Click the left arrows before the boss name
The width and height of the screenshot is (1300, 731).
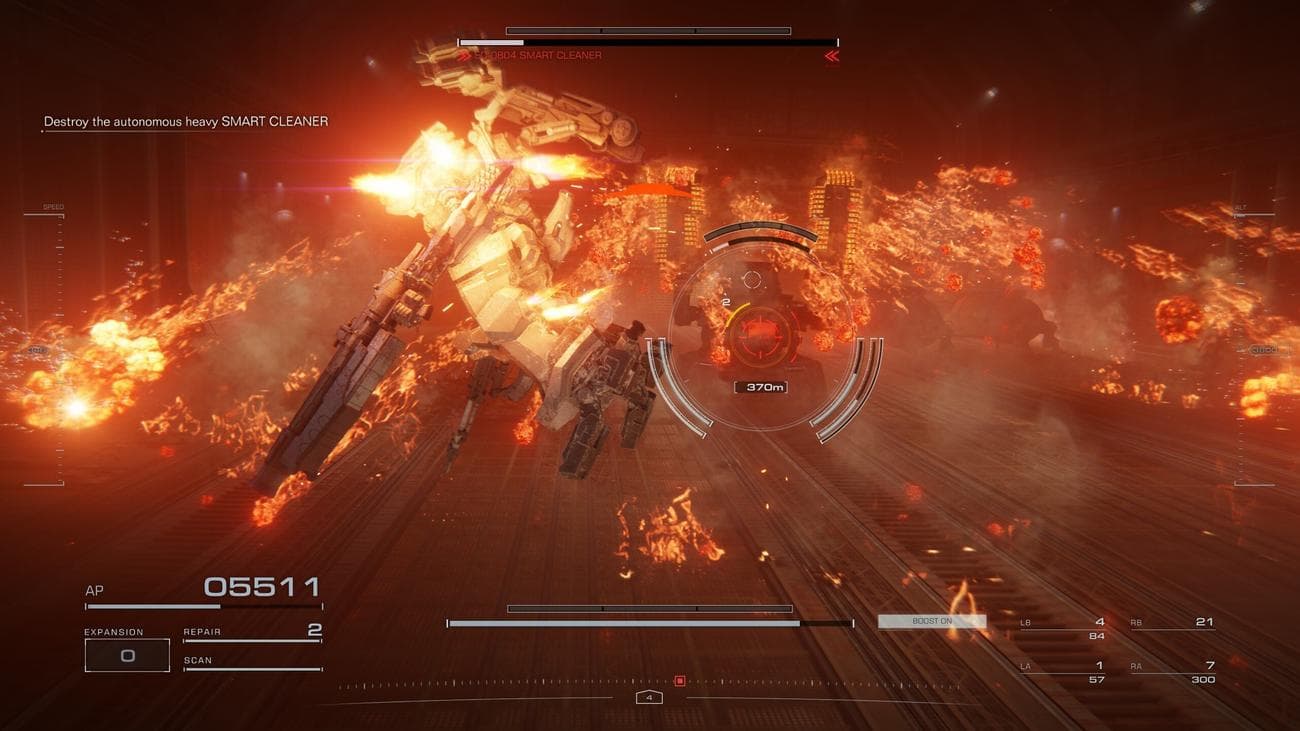[x=464, y=56]
